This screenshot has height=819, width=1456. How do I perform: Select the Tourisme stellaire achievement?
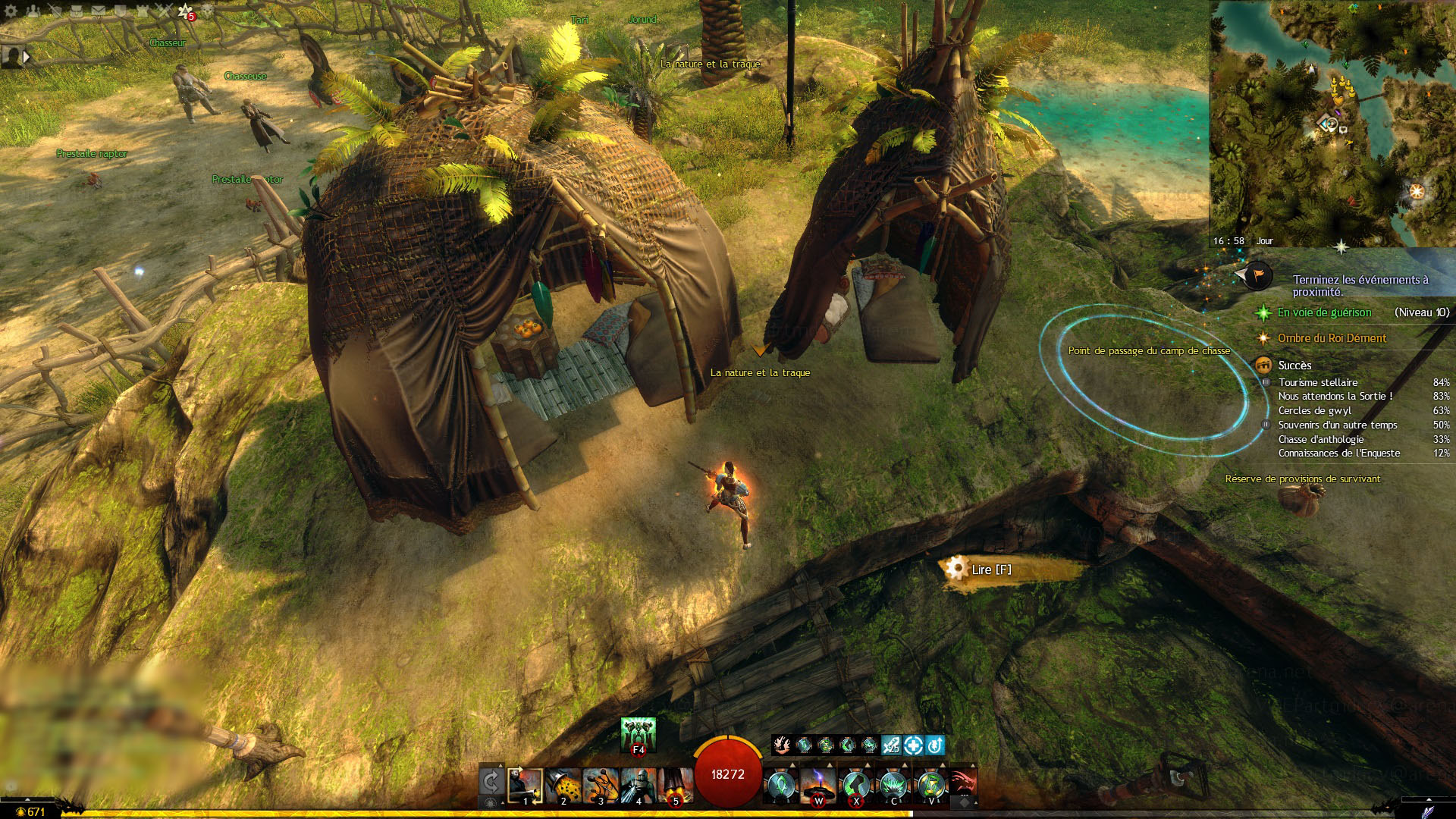click(1318, 382)
